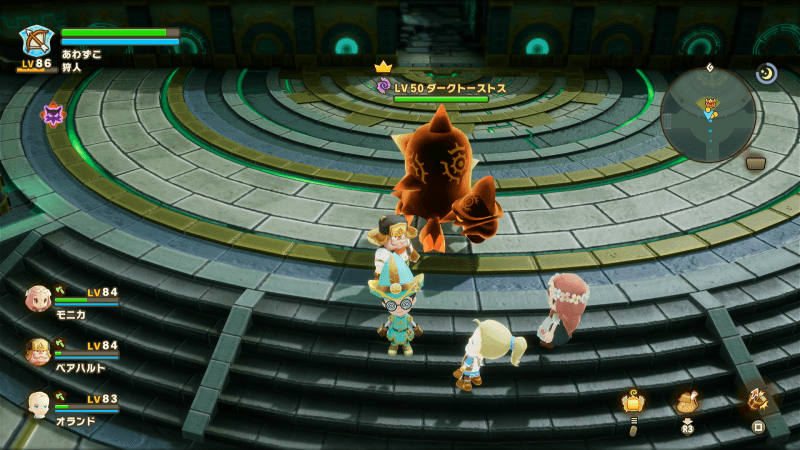Open the circular dungeon minimap

(x=708, y=114)
